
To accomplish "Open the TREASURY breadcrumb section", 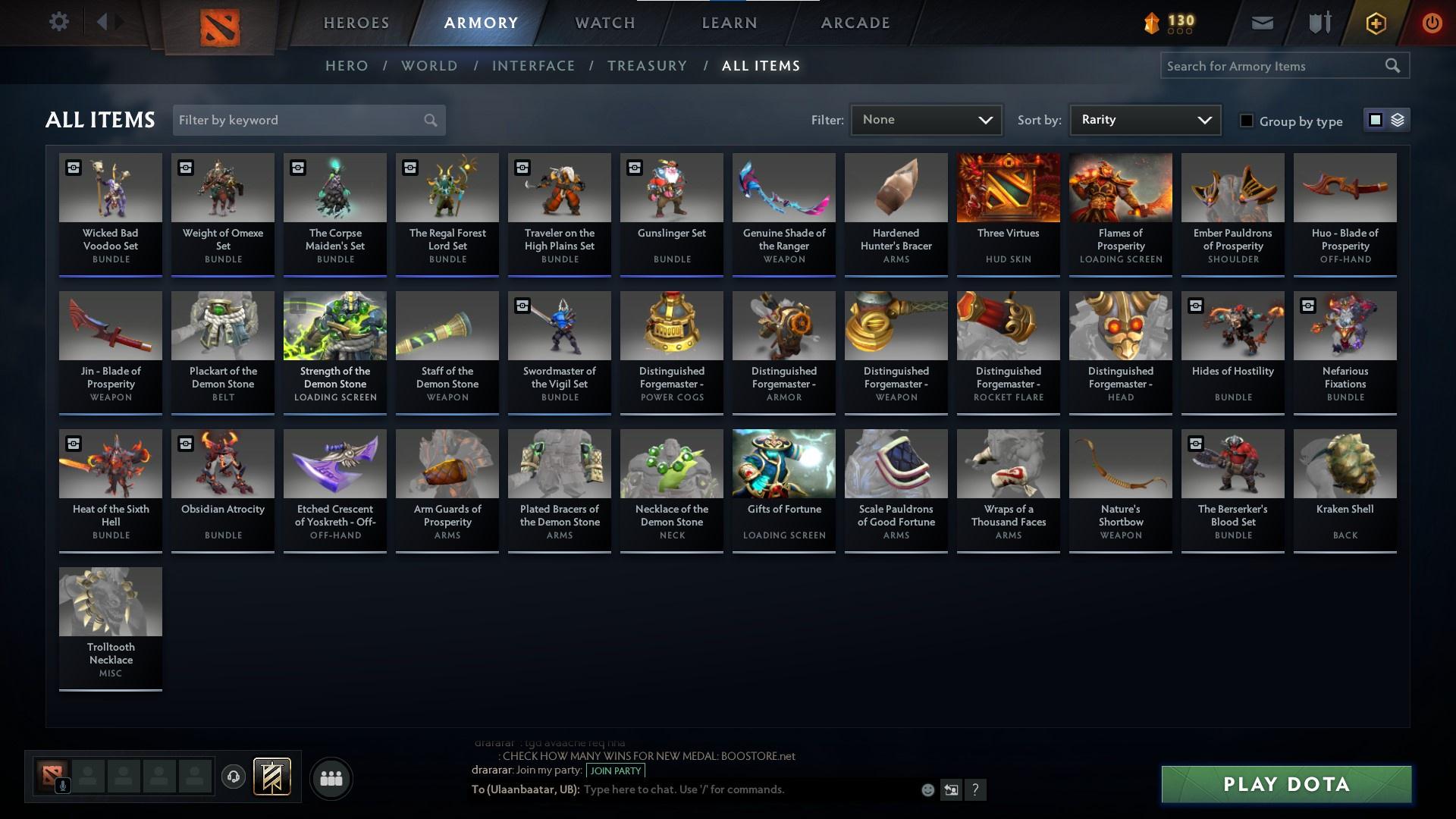I will coord(647,66).
